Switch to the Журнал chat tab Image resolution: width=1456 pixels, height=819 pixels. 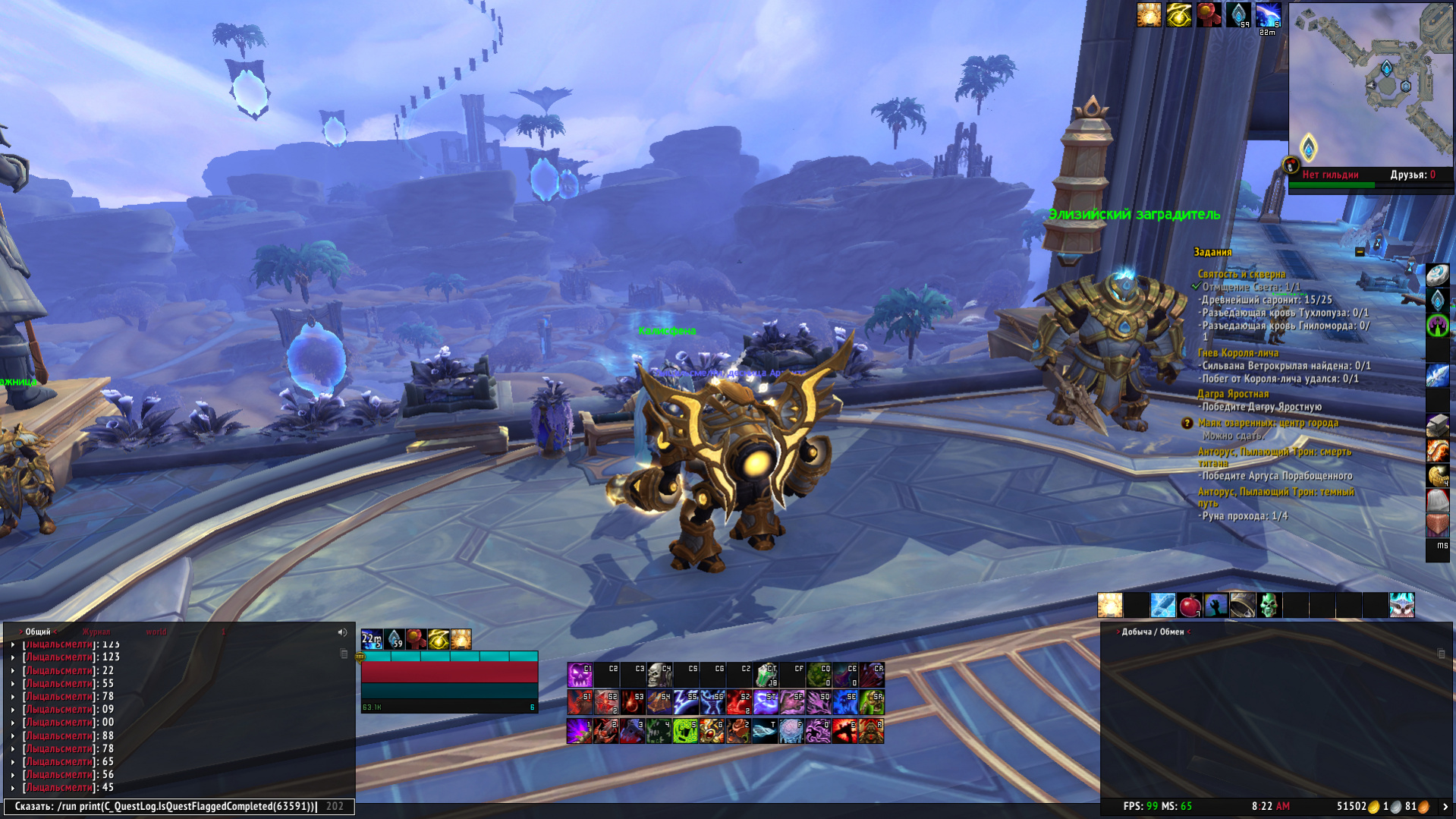[96, 632]
